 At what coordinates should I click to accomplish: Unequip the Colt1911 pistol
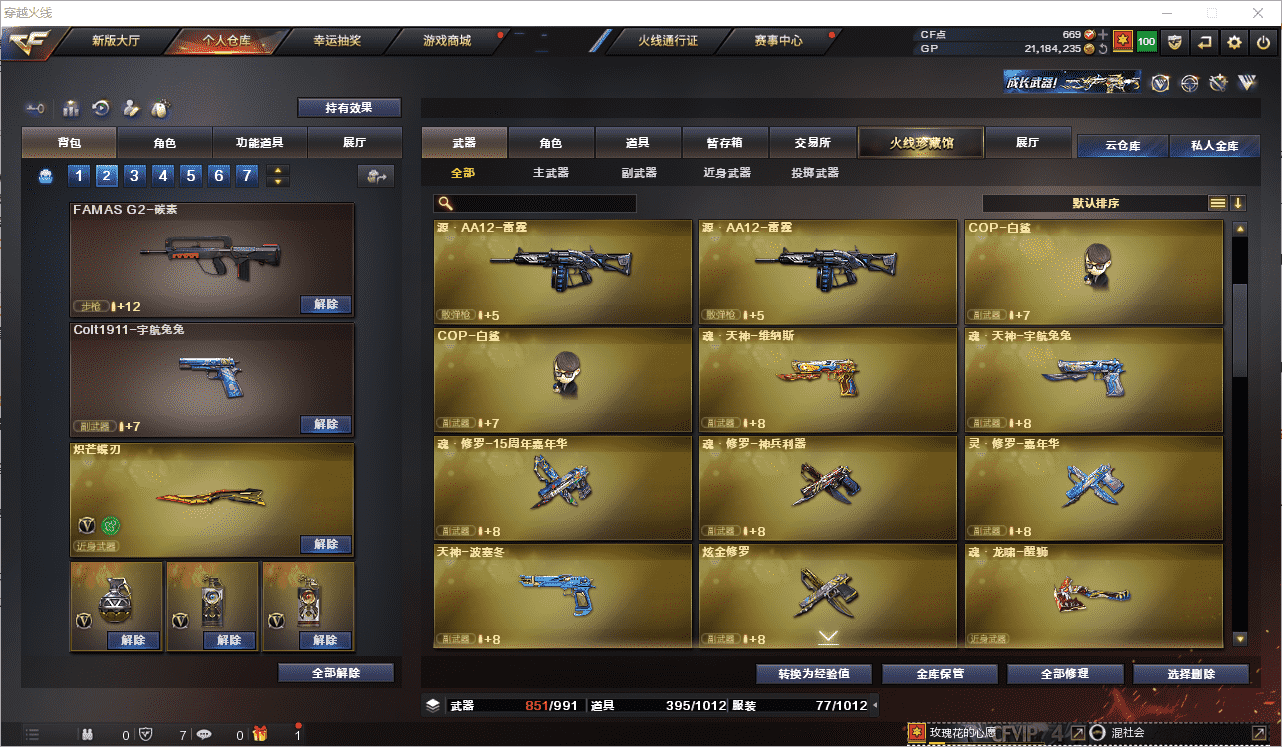326,425
